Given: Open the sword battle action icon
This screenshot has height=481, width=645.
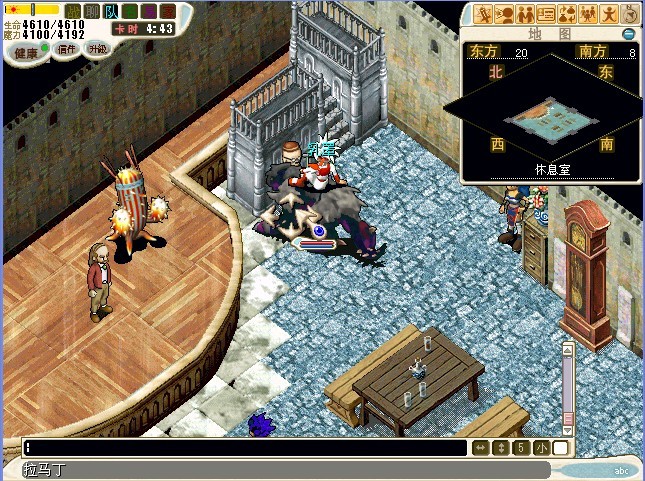Looking at the screenshot, I should 485,14.
